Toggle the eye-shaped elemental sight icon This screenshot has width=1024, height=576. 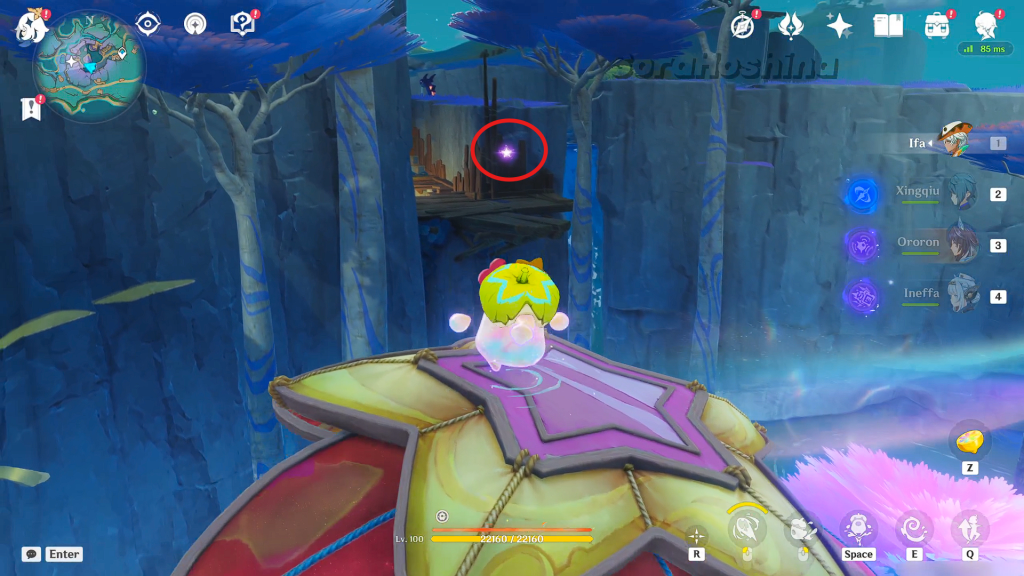[148, 23]
